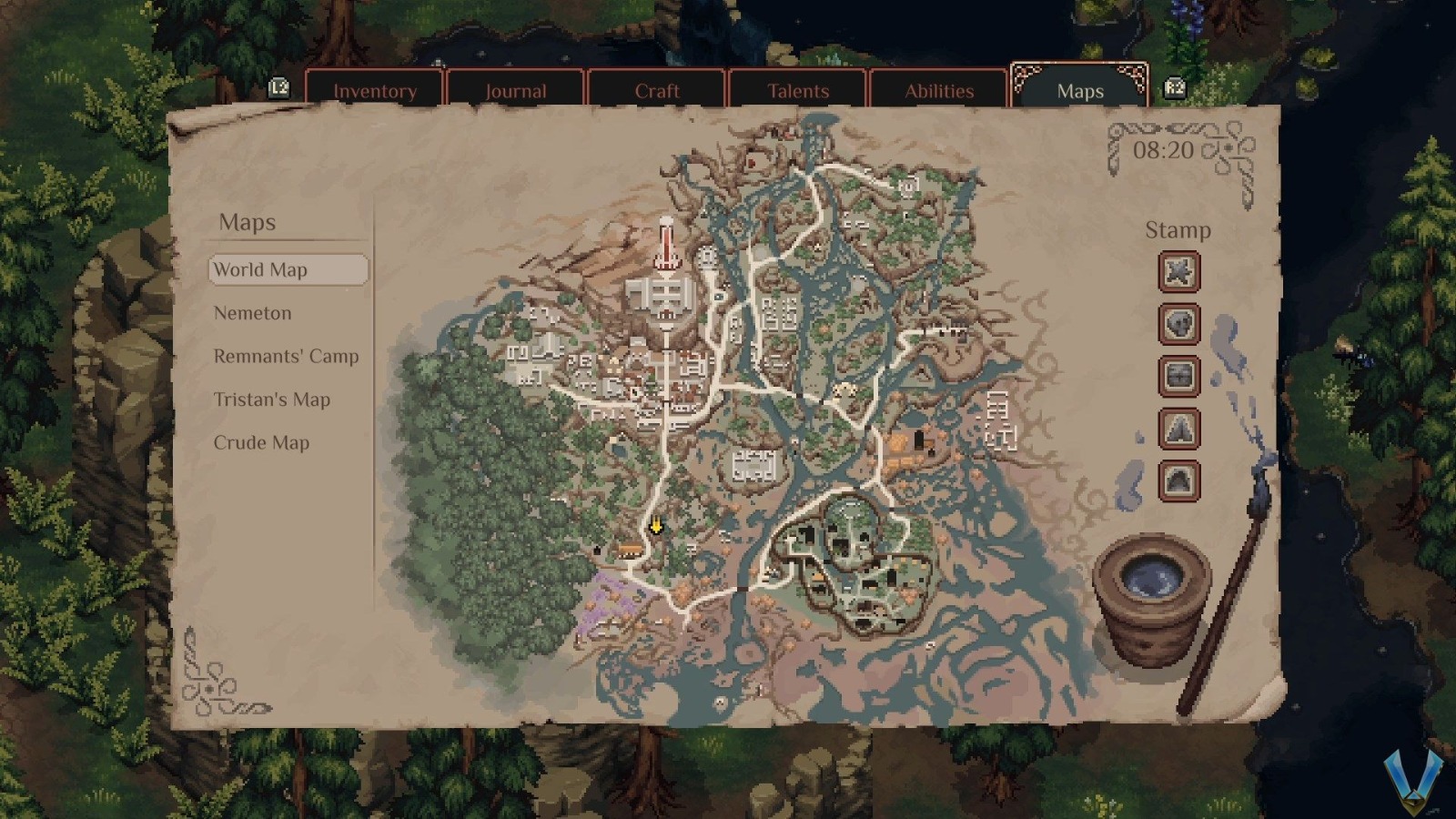The image size is (1456, 819).
Task: Open the Journal tab
Action: click(516, 91)
